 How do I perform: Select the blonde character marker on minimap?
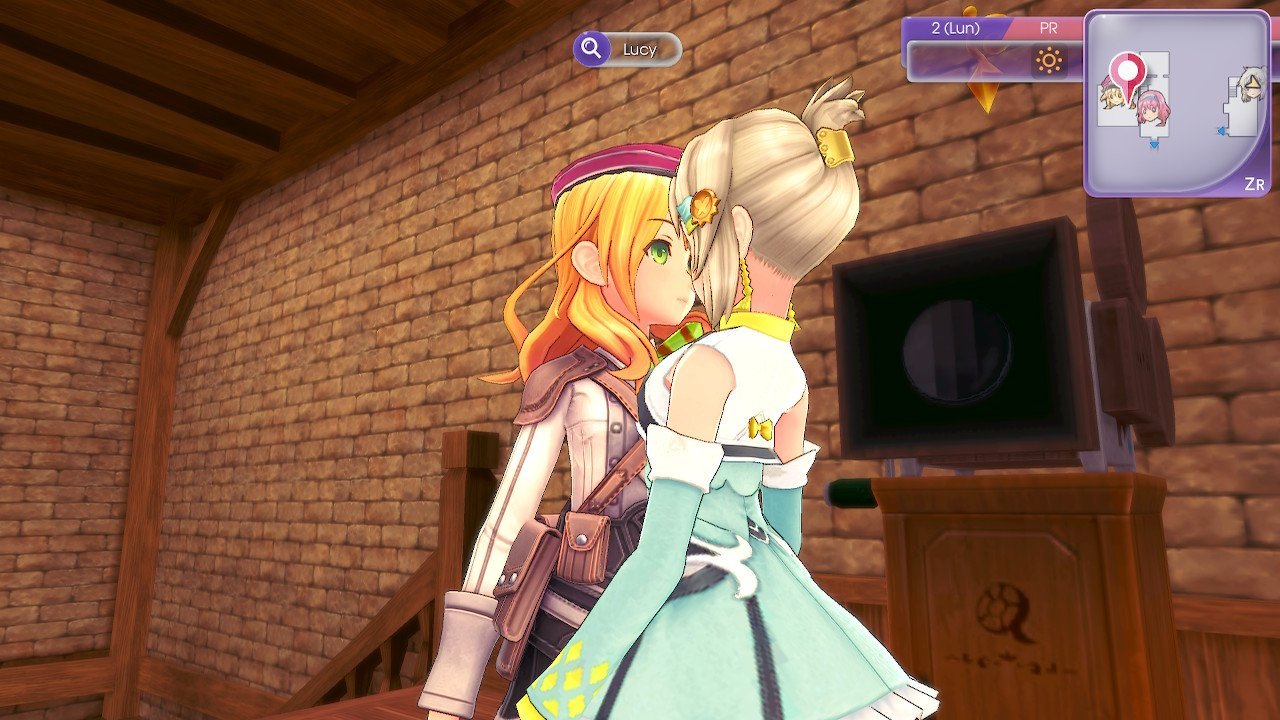point(1110,97)
